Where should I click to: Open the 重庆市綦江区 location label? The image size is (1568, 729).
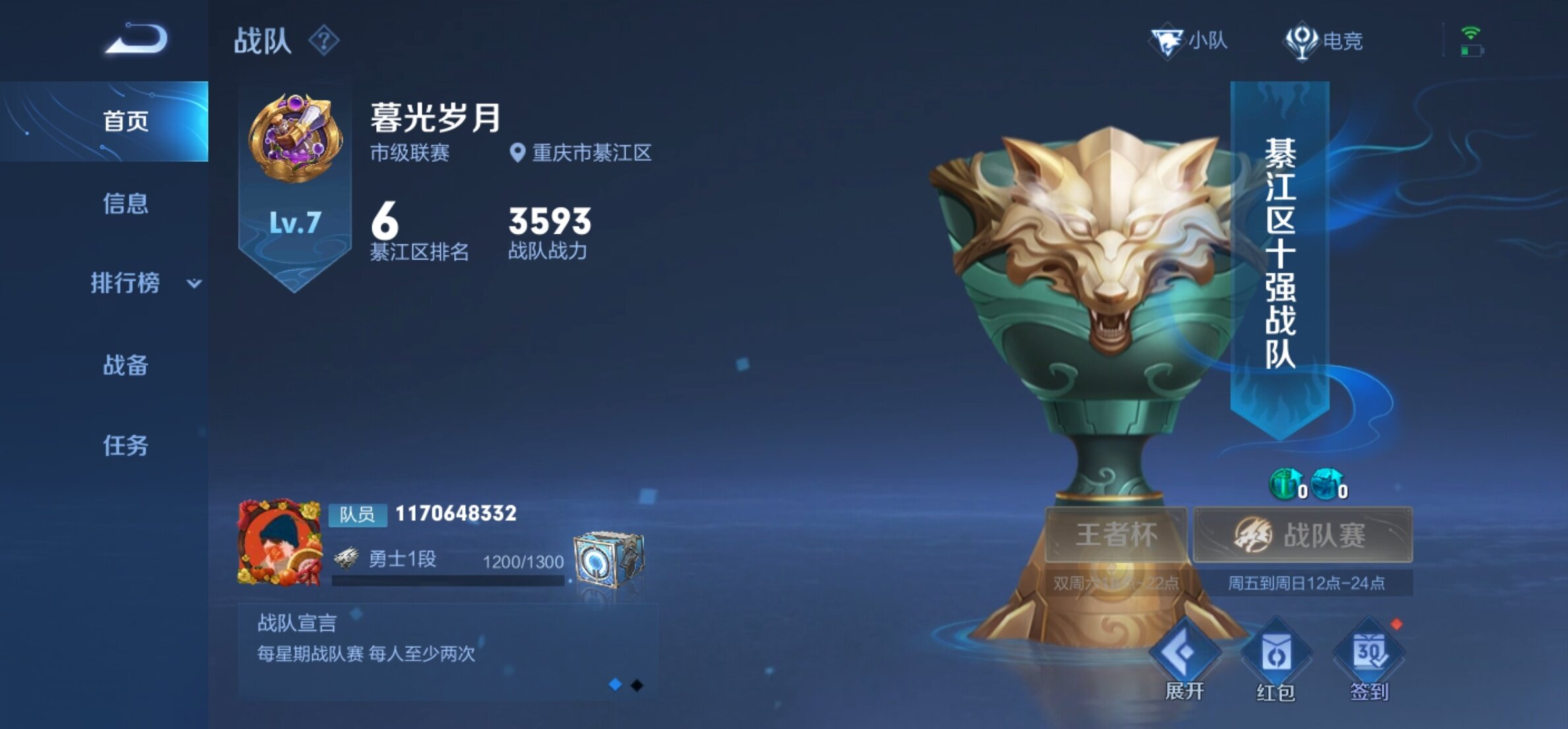[x=581, y=153]
